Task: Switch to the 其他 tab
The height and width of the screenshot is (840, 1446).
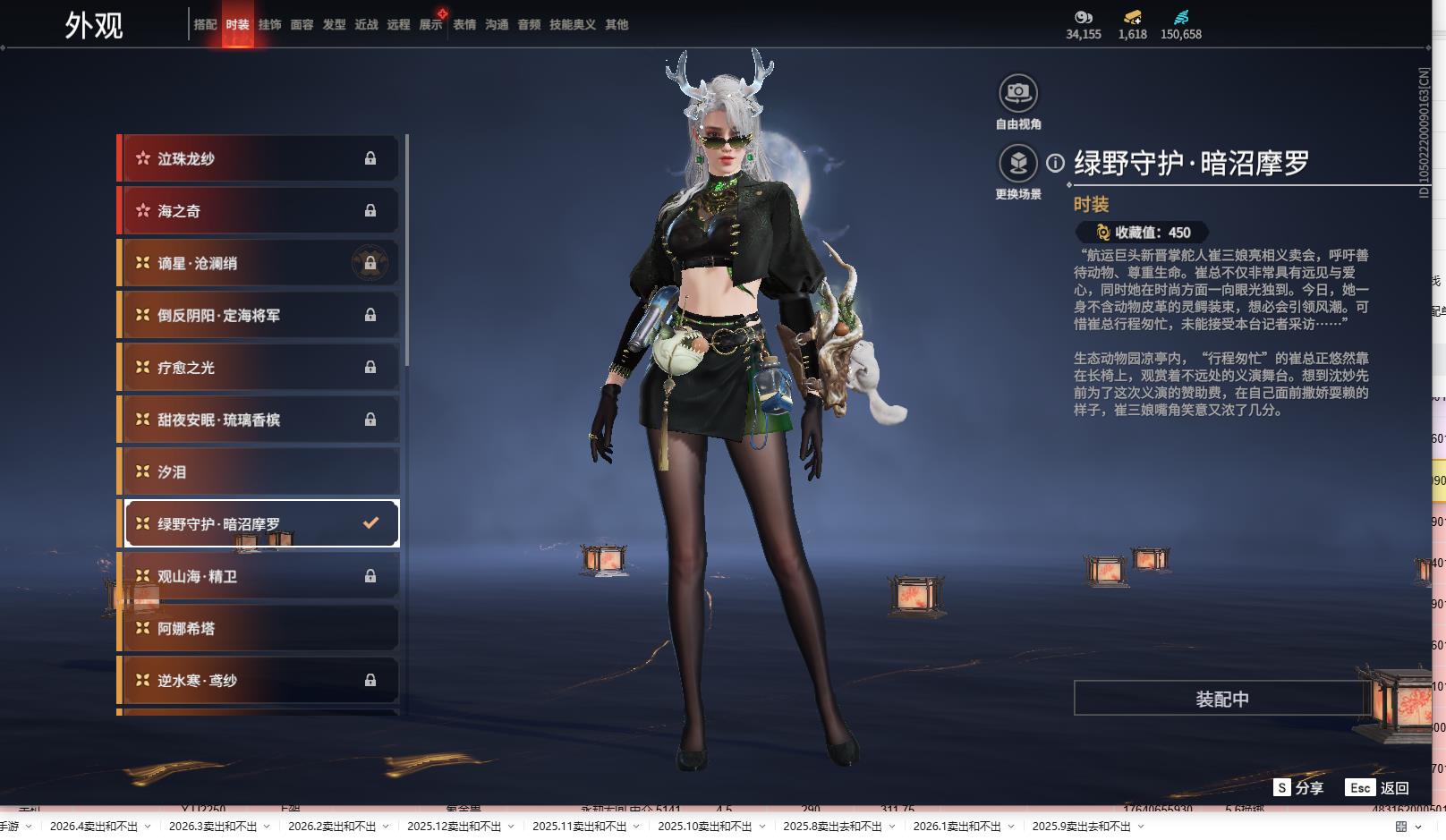Action: (x=617, y=24)
